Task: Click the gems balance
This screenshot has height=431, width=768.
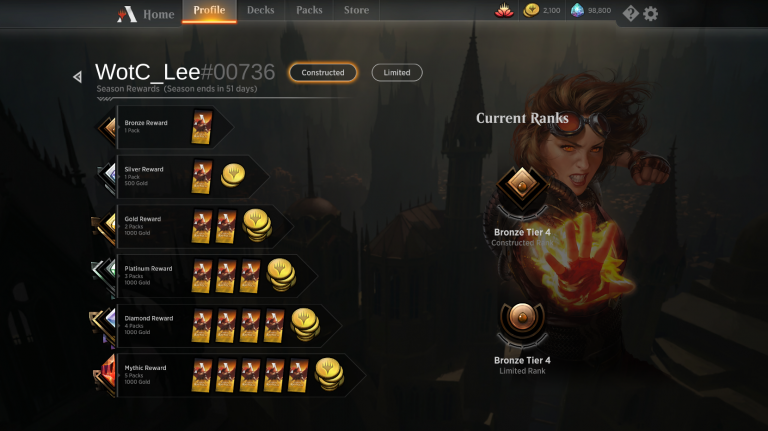Action: pos(591,11)
